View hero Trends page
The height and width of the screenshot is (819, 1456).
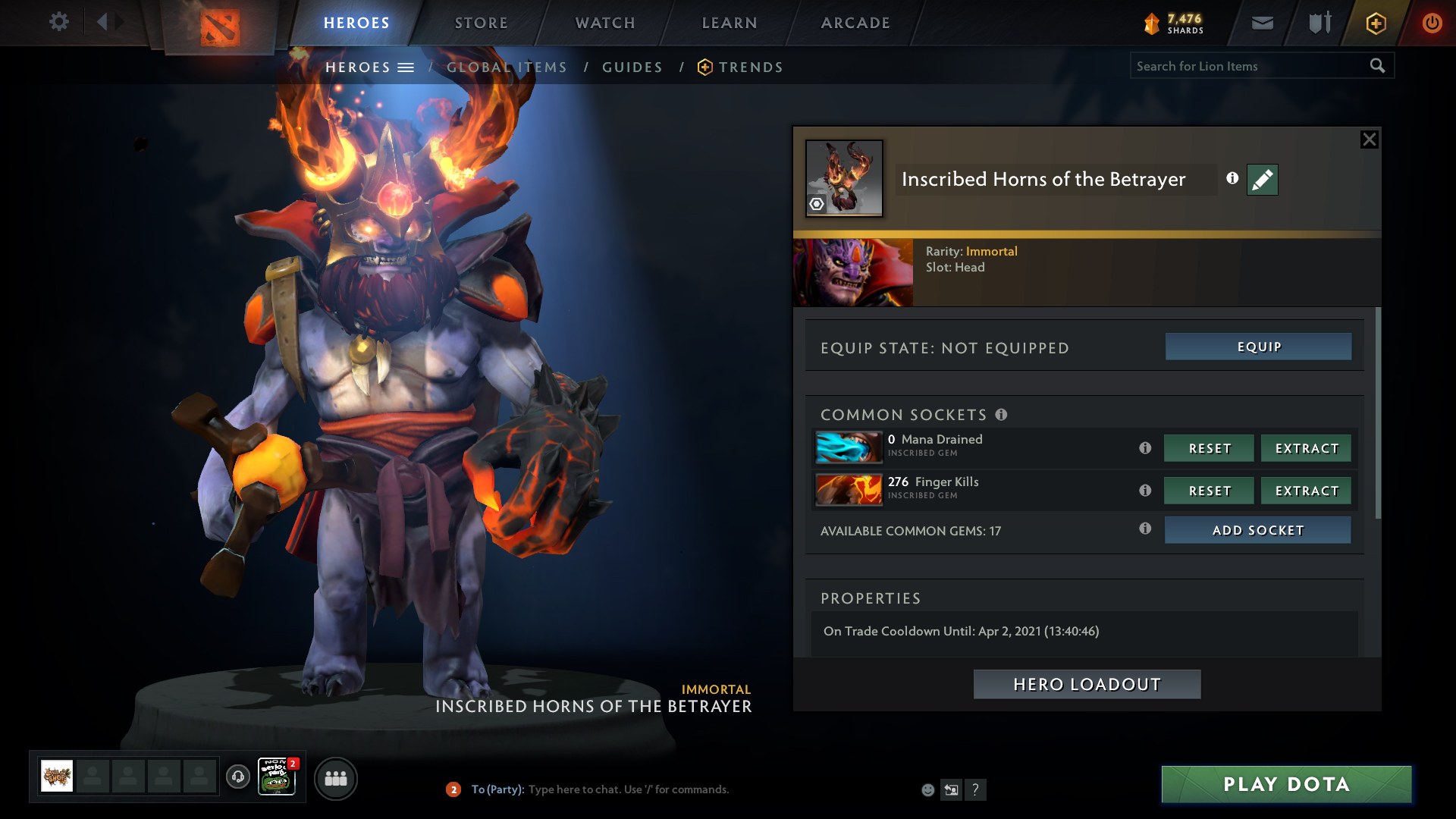click(x=750, y=67)
